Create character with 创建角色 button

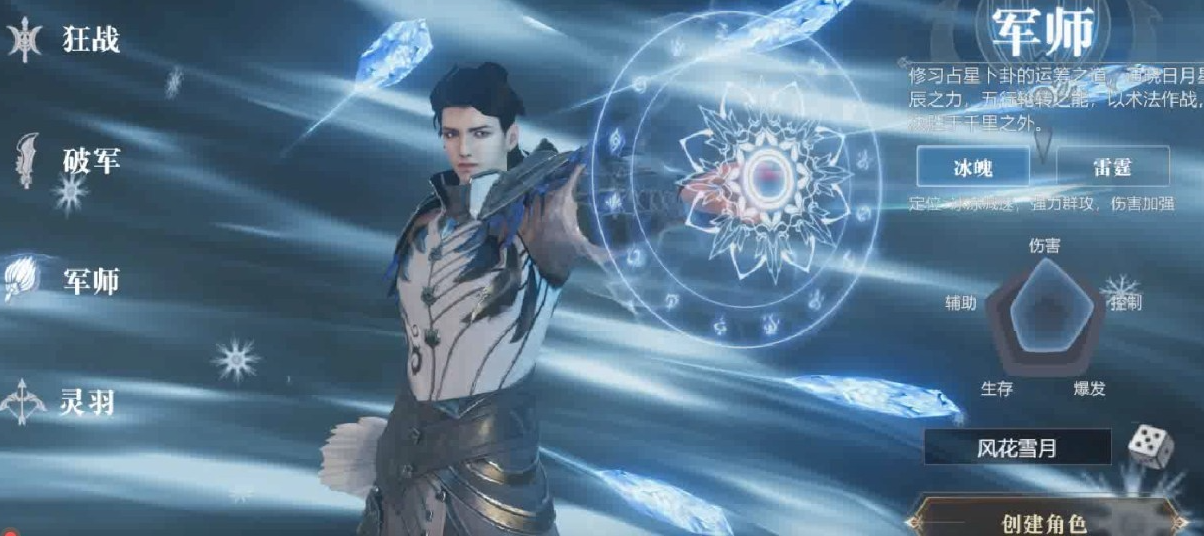[x=1043, y=522]
